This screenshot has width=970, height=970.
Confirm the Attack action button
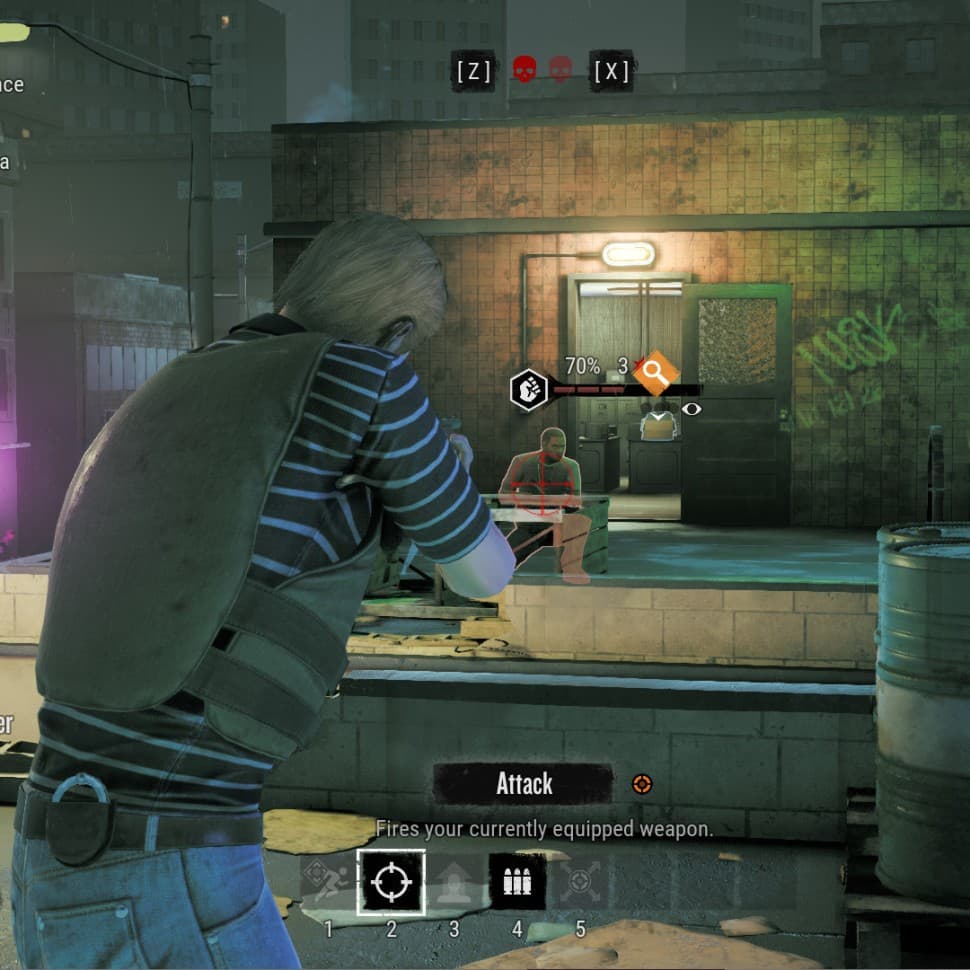pos(524,784)
